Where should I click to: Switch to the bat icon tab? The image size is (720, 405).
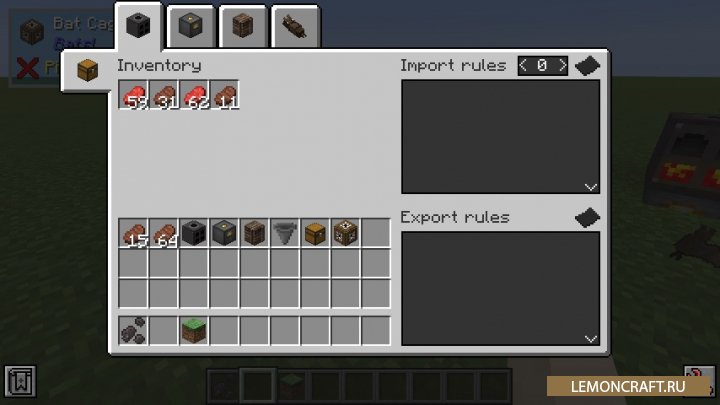pyautogui.click(x=293, y=26)
